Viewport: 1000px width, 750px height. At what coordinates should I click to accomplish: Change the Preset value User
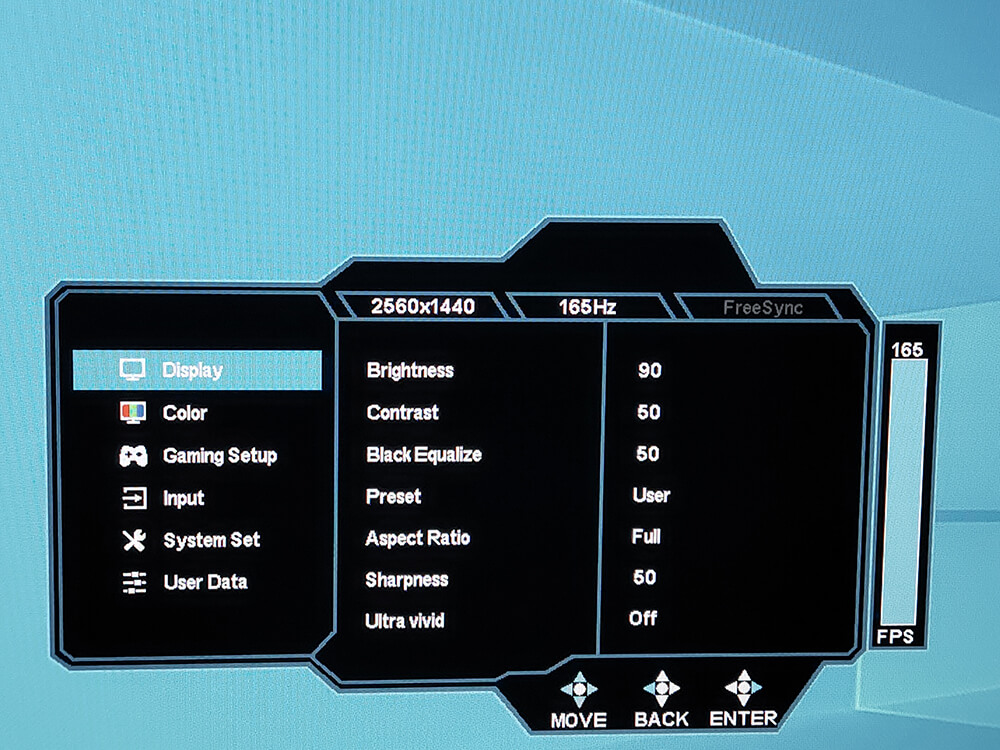pyautogui.click(x=651, y=495)
